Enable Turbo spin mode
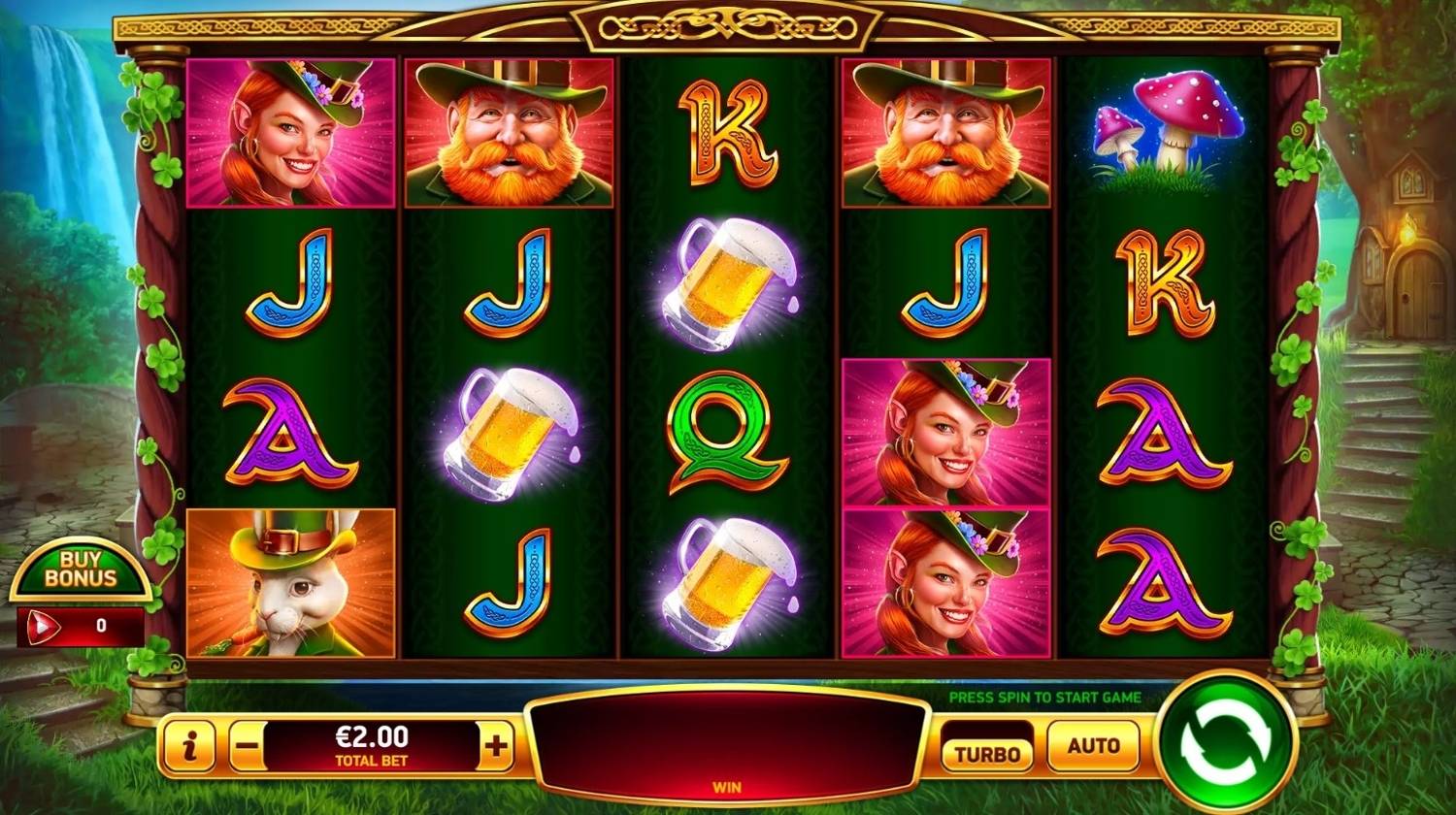 tap(987, 753)
